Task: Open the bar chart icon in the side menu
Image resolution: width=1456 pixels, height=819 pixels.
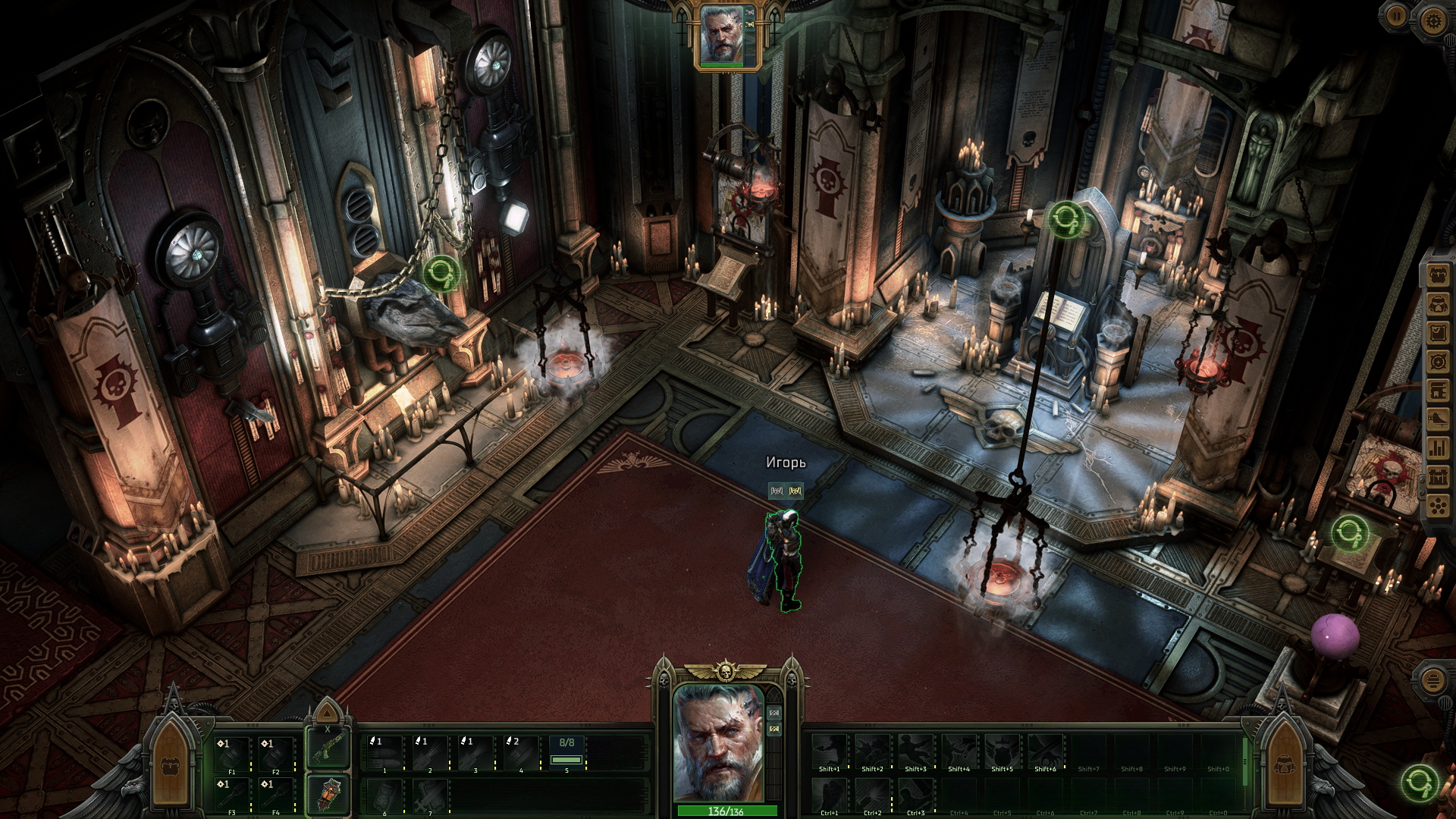Action: pyautogui.click(x=1438, y=448)
